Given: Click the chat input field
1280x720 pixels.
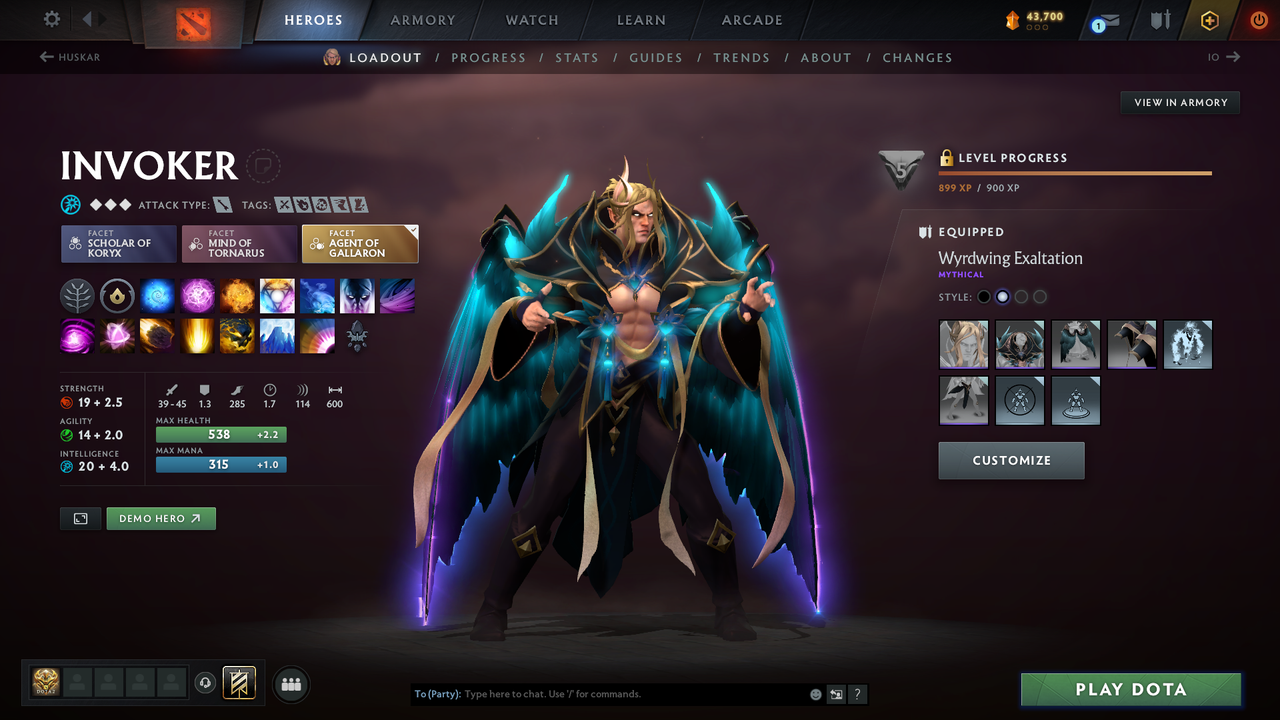Looking at the screenshot, I should click(600, 693).
